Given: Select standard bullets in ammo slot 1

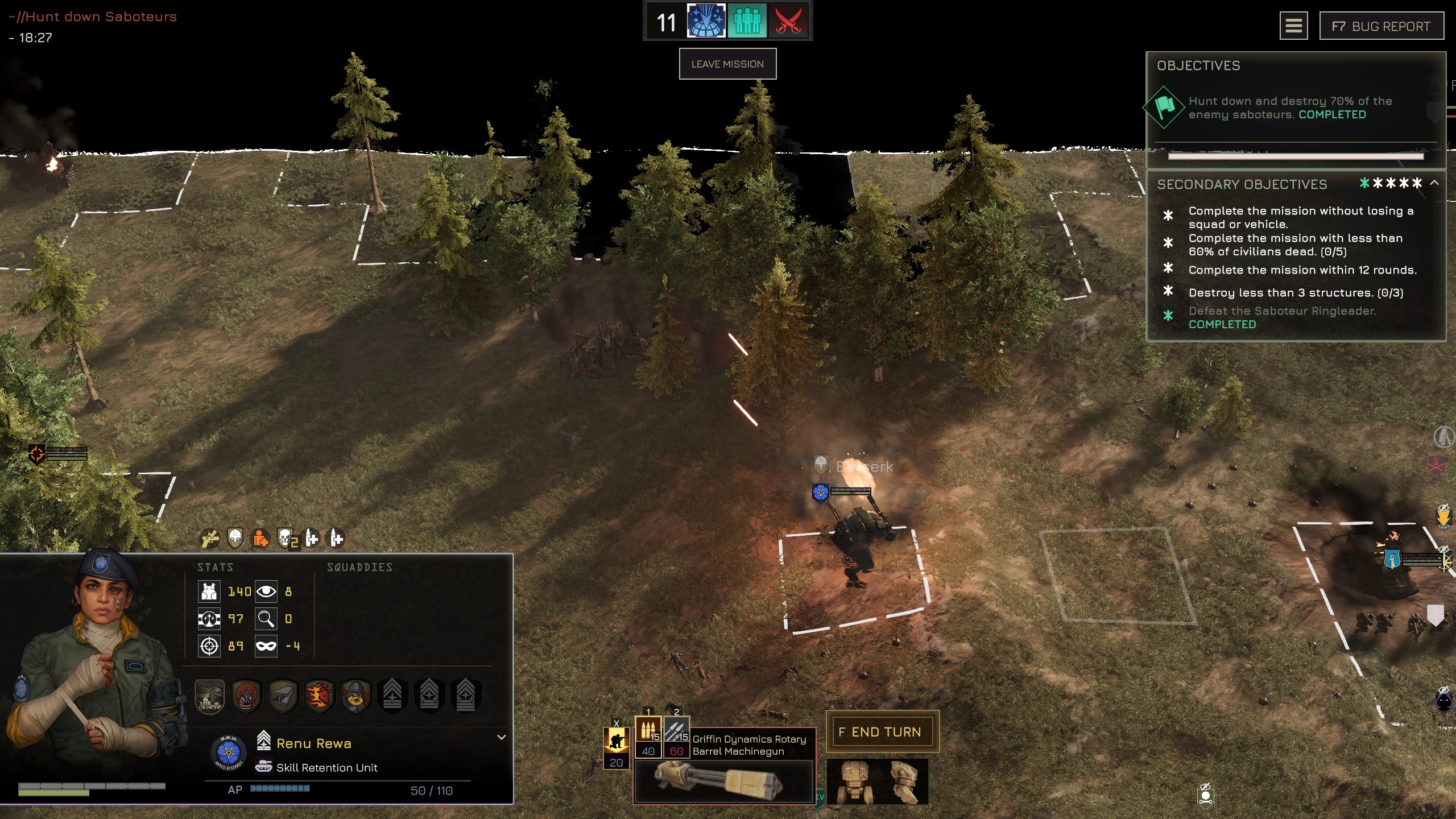Looking at the screenshot, I should [648, 737].
